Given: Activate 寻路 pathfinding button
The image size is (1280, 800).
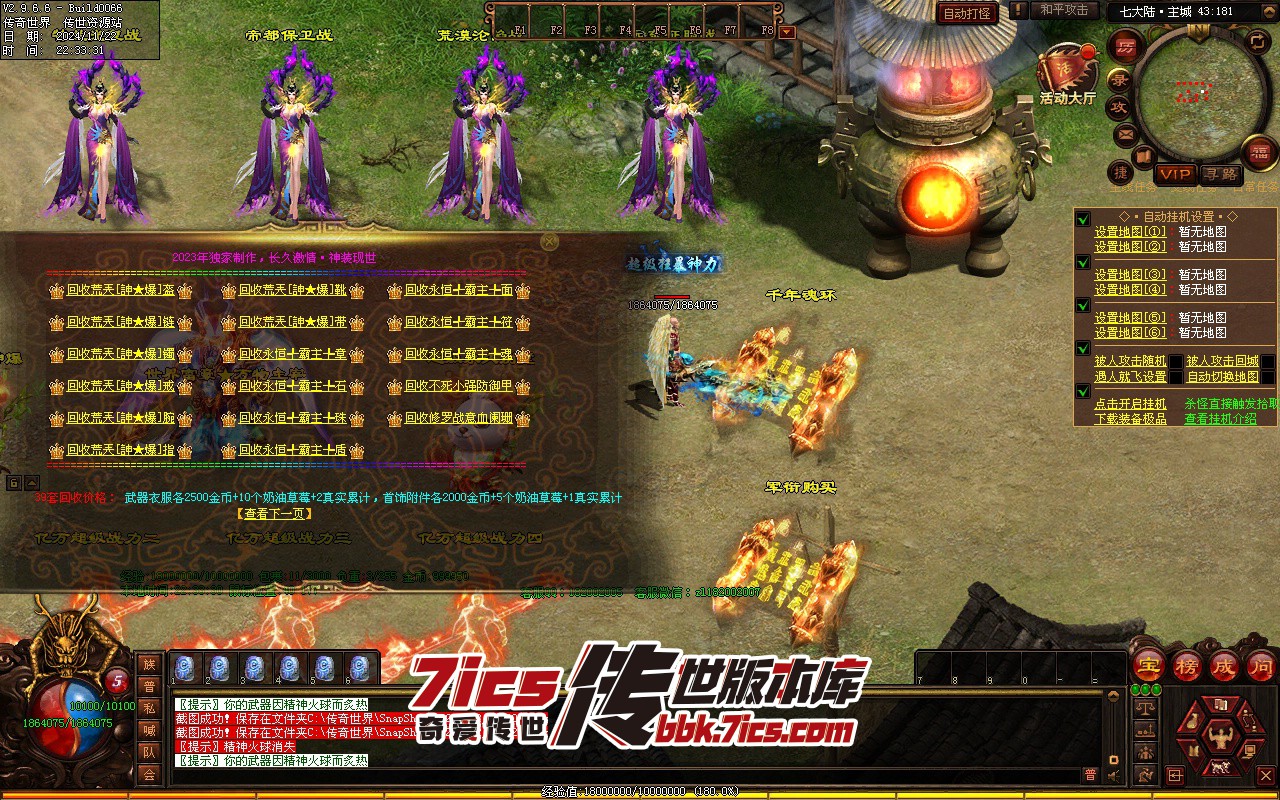Looking at the screenshot, I should pyautogui.click(x=1220, y=174).
